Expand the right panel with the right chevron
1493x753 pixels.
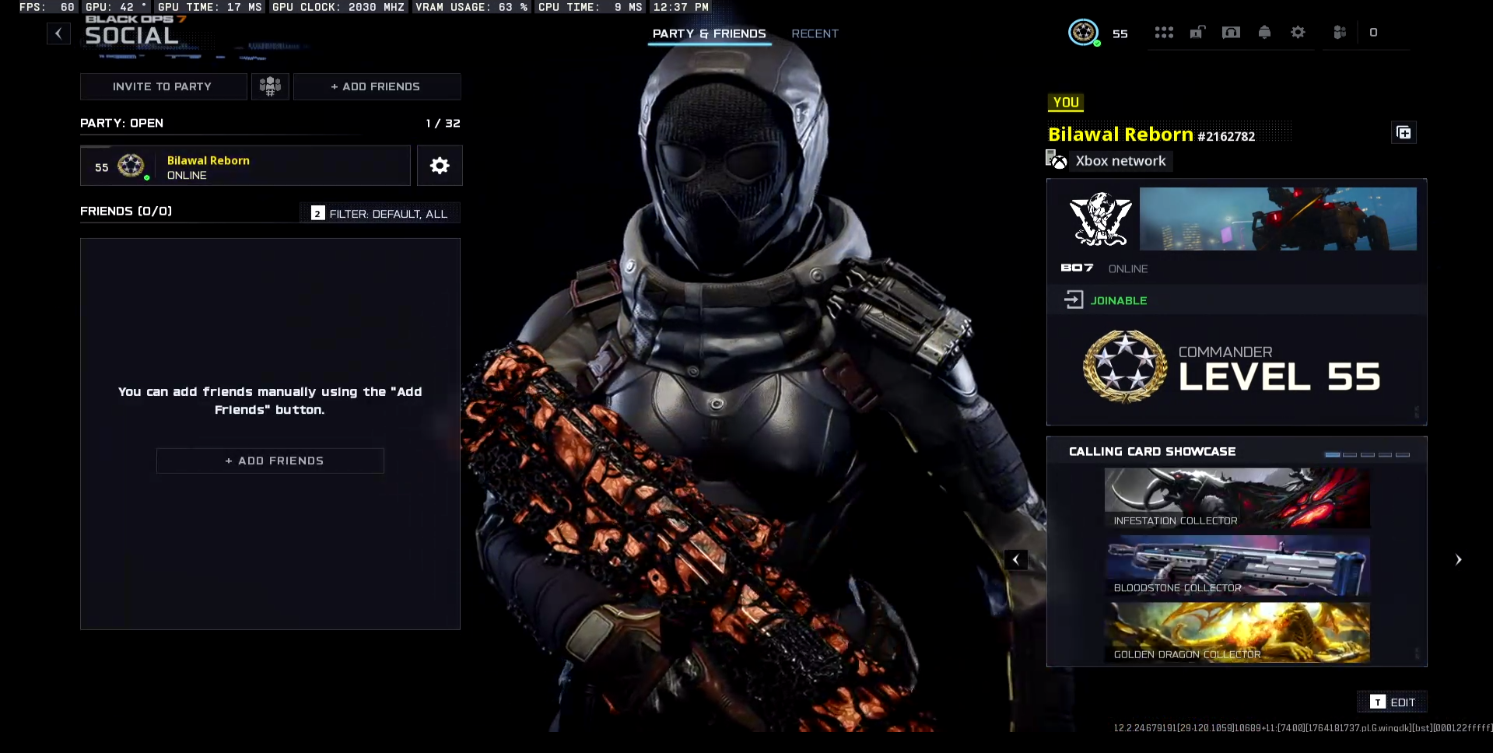tap(1458, 559)
